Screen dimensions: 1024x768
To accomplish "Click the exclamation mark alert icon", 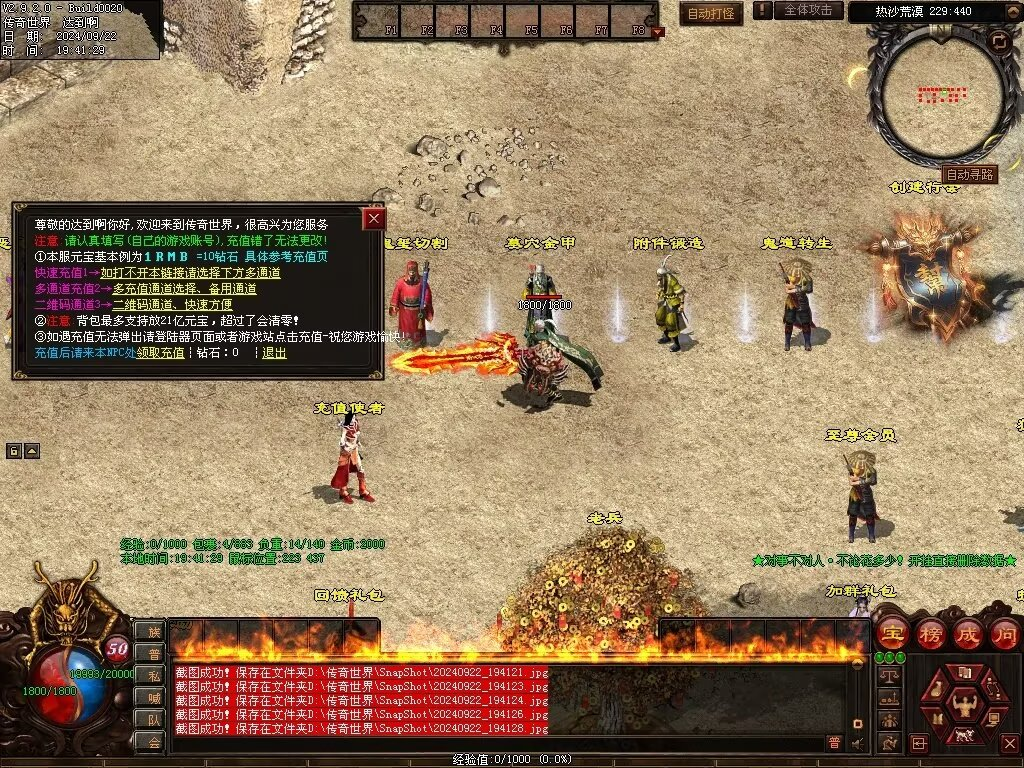I will (763, 10).
